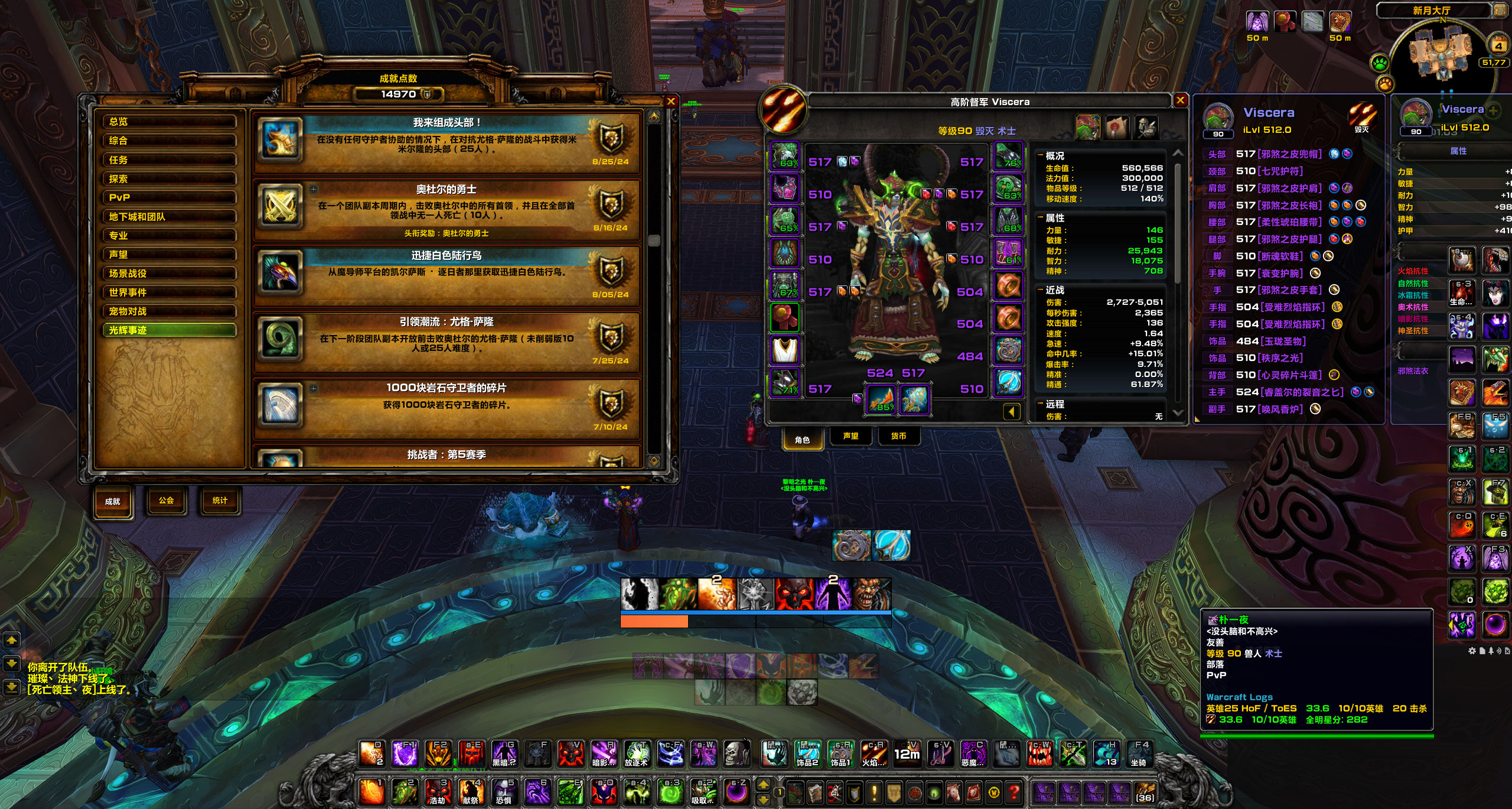Click the tabard equipment slot

tap(785, 350)
